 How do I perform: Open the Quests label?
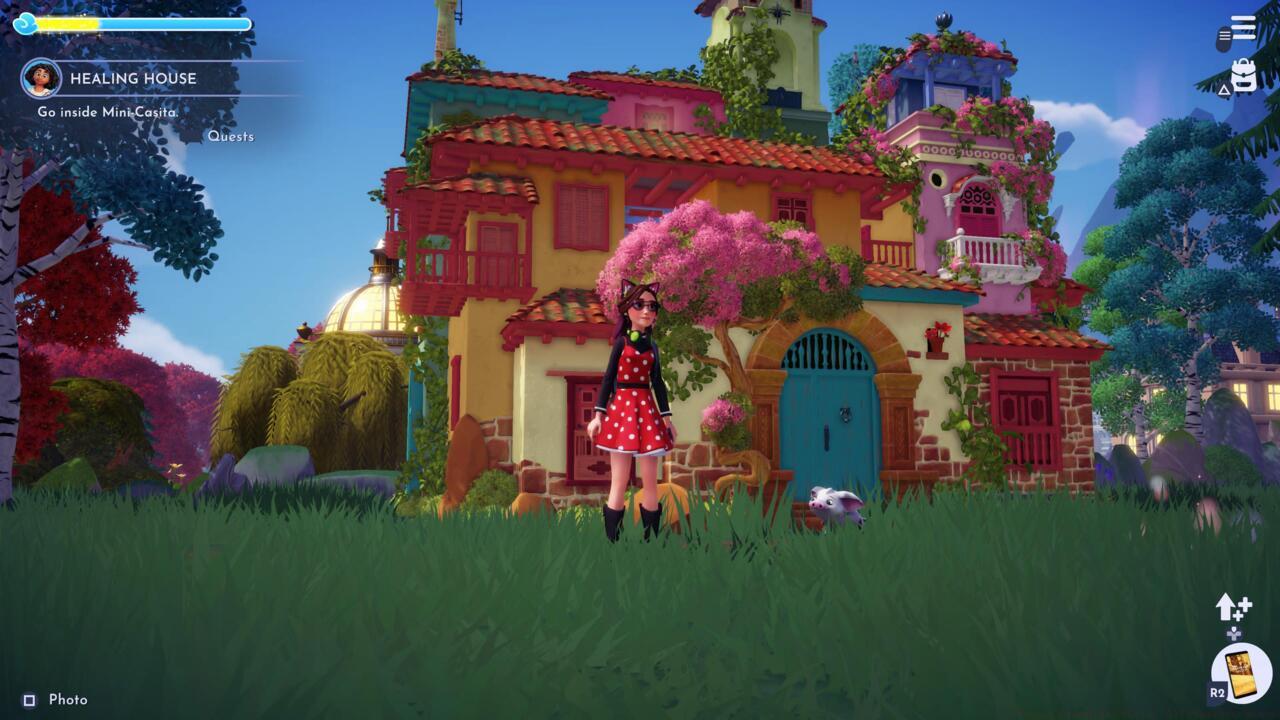tap(233, 135)
